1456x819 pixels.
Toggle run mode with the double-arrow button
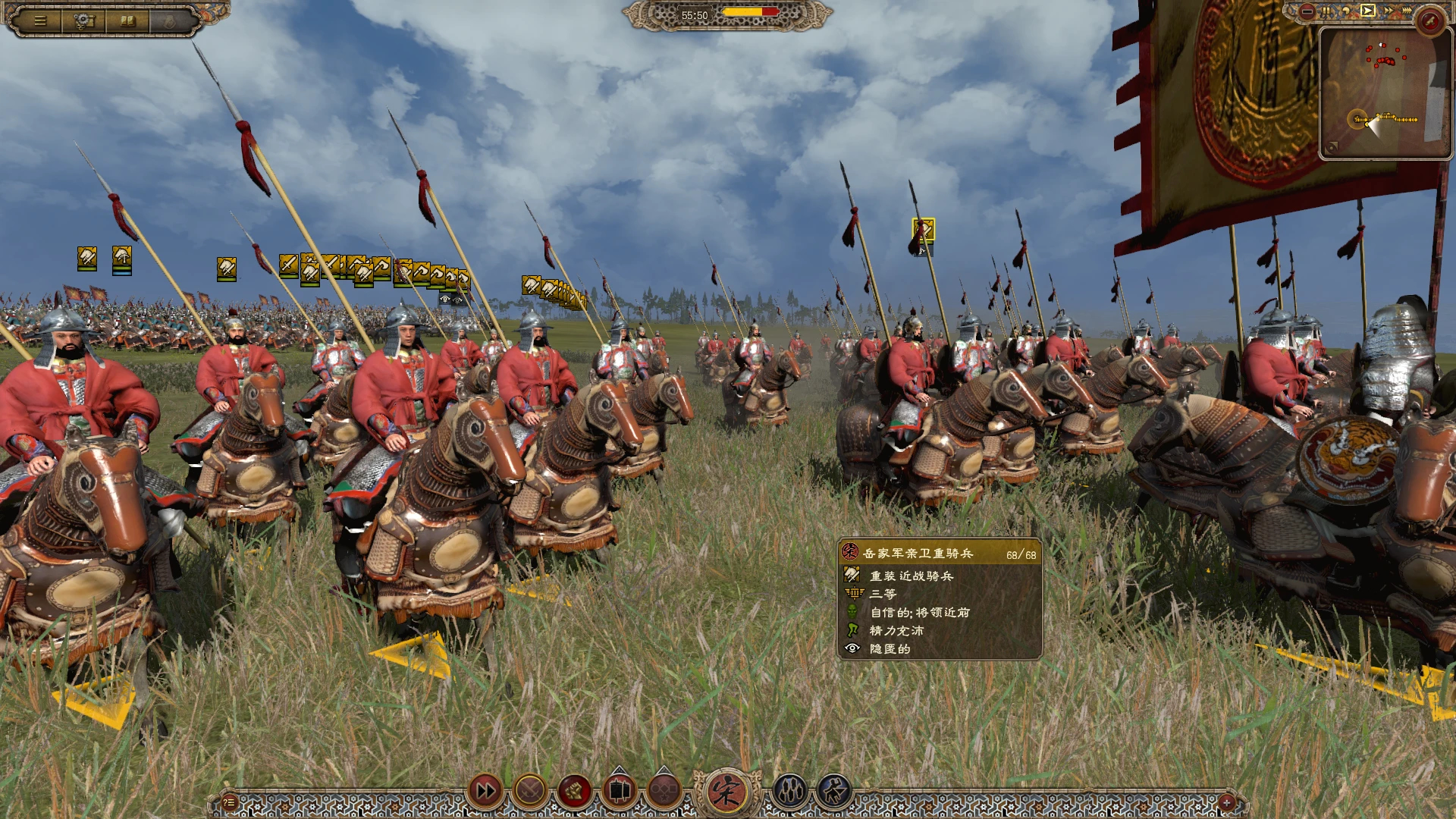[485, 792]
